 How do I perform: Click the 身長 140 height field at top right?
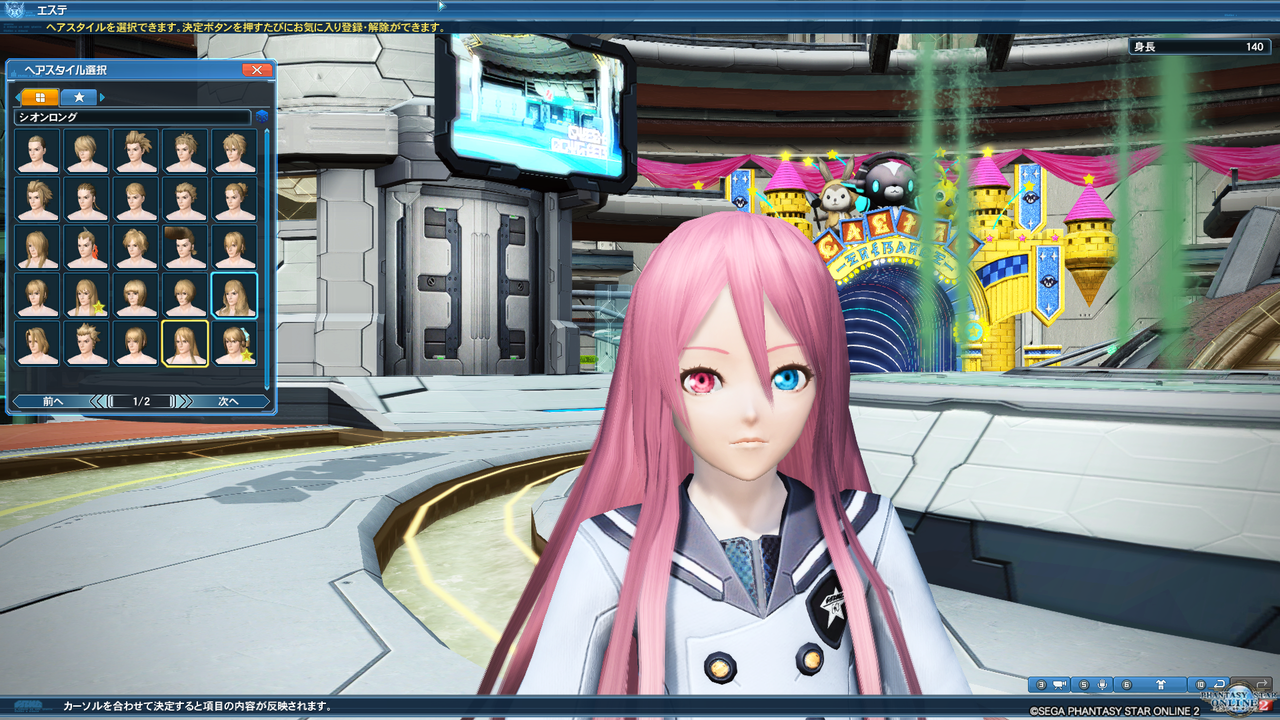1200,45
